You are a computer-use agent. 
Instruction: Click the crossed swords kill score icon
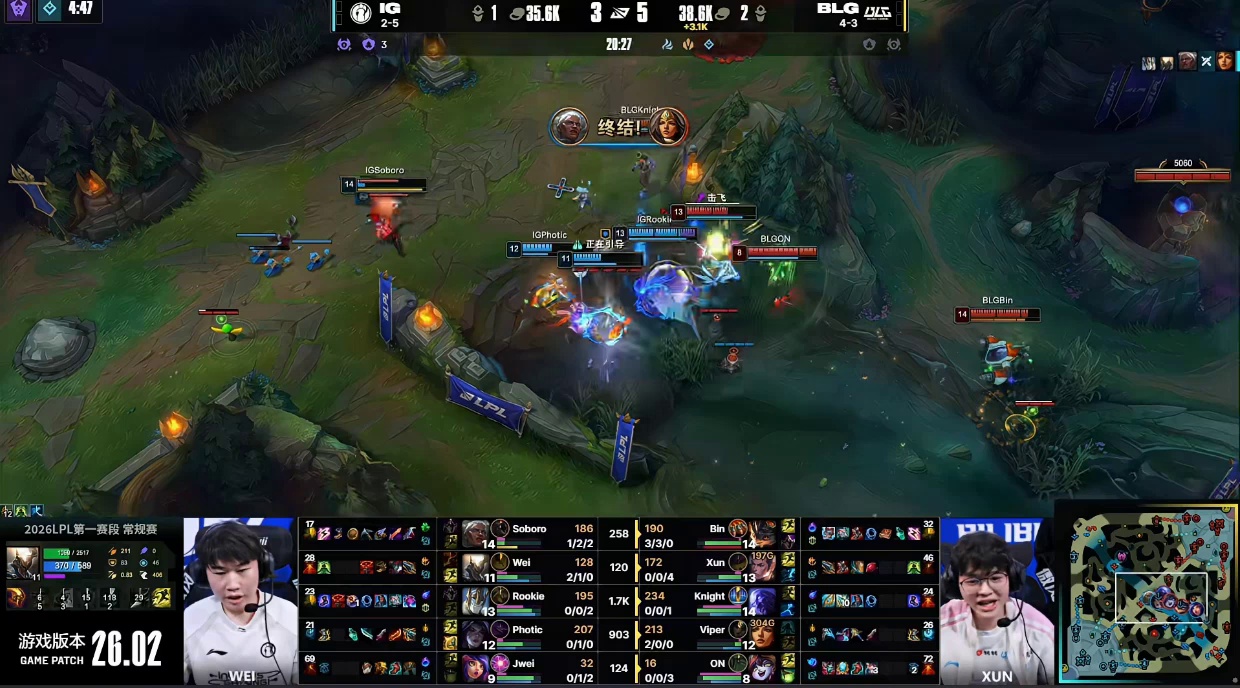click(622, 14)
